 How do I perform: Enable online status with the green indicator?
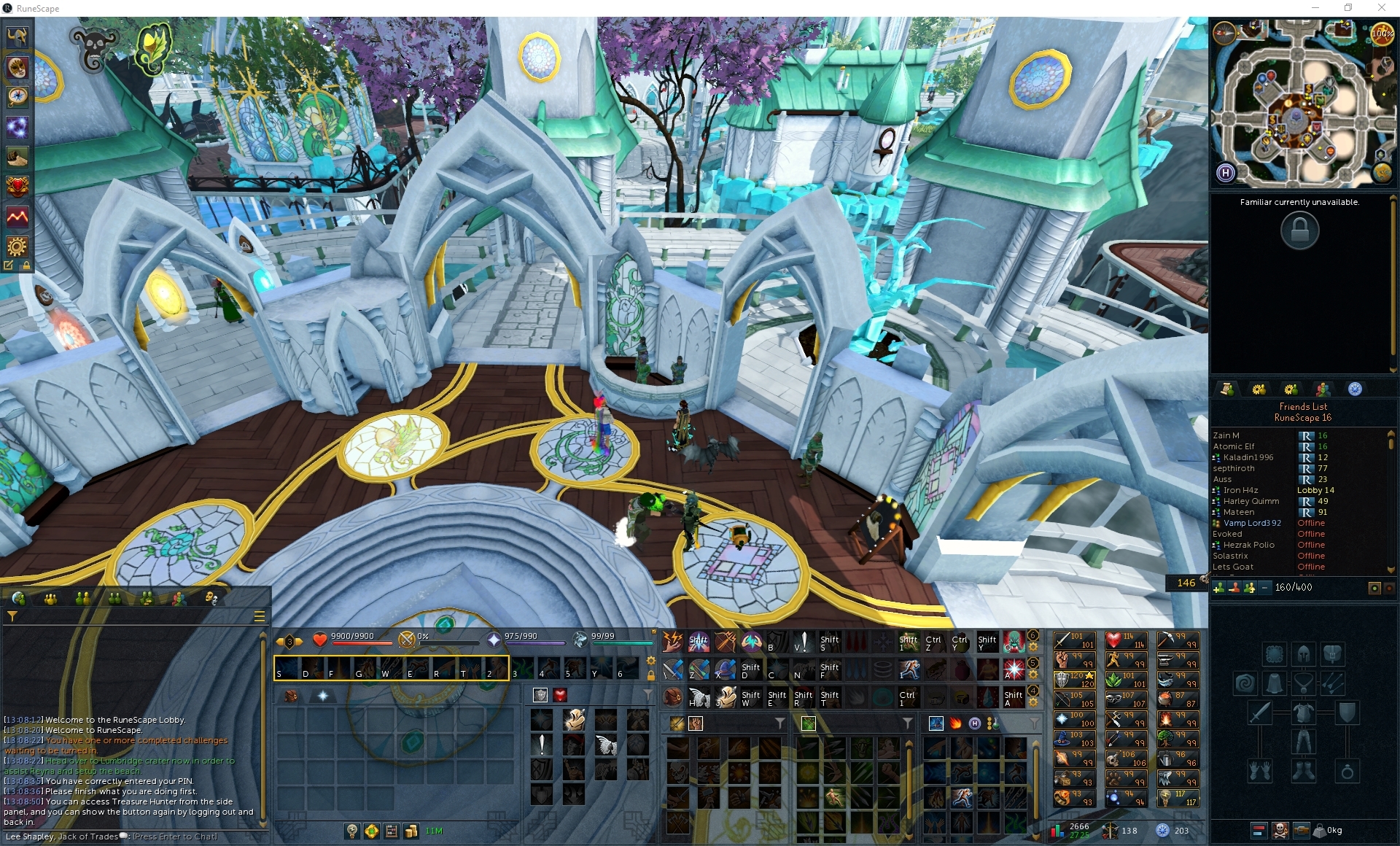point(1374,587)
